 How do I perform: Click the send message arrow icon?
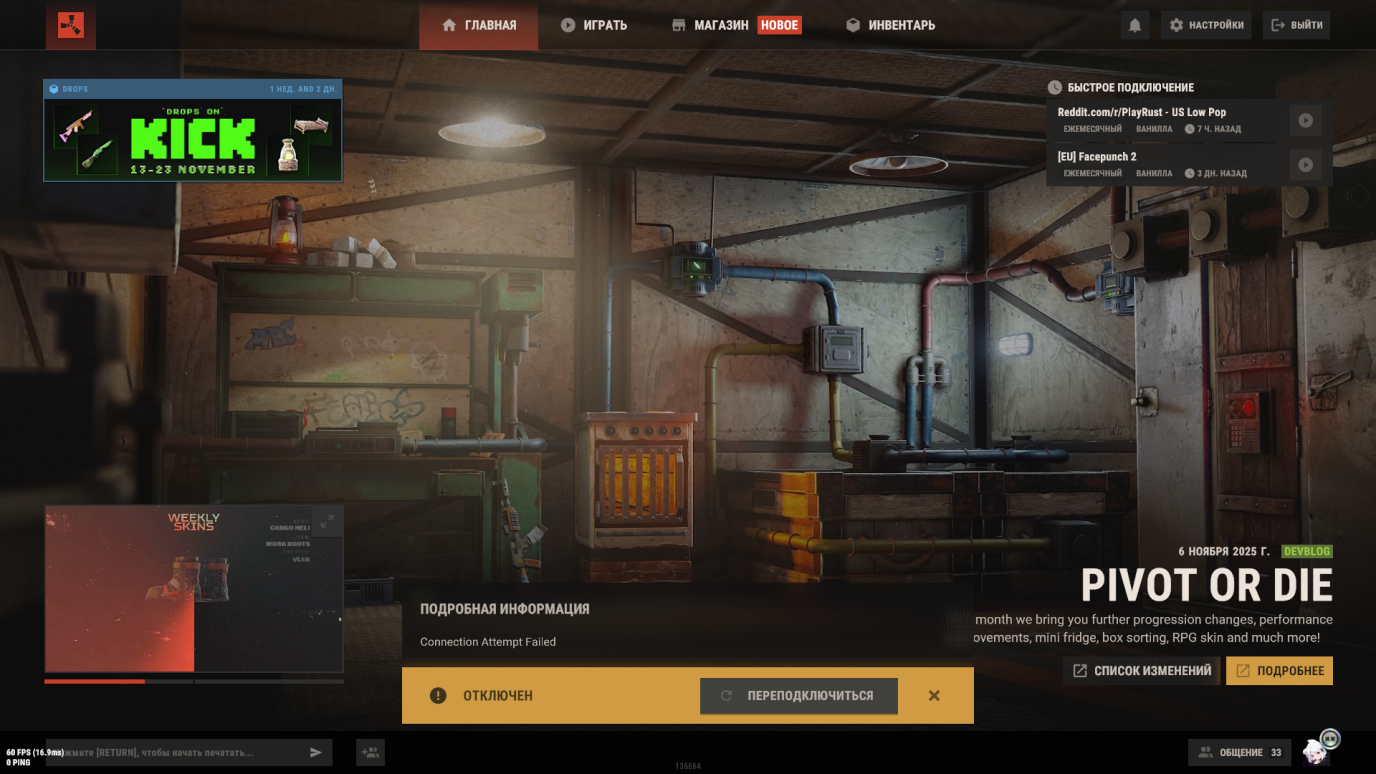[x=316, y=752]
